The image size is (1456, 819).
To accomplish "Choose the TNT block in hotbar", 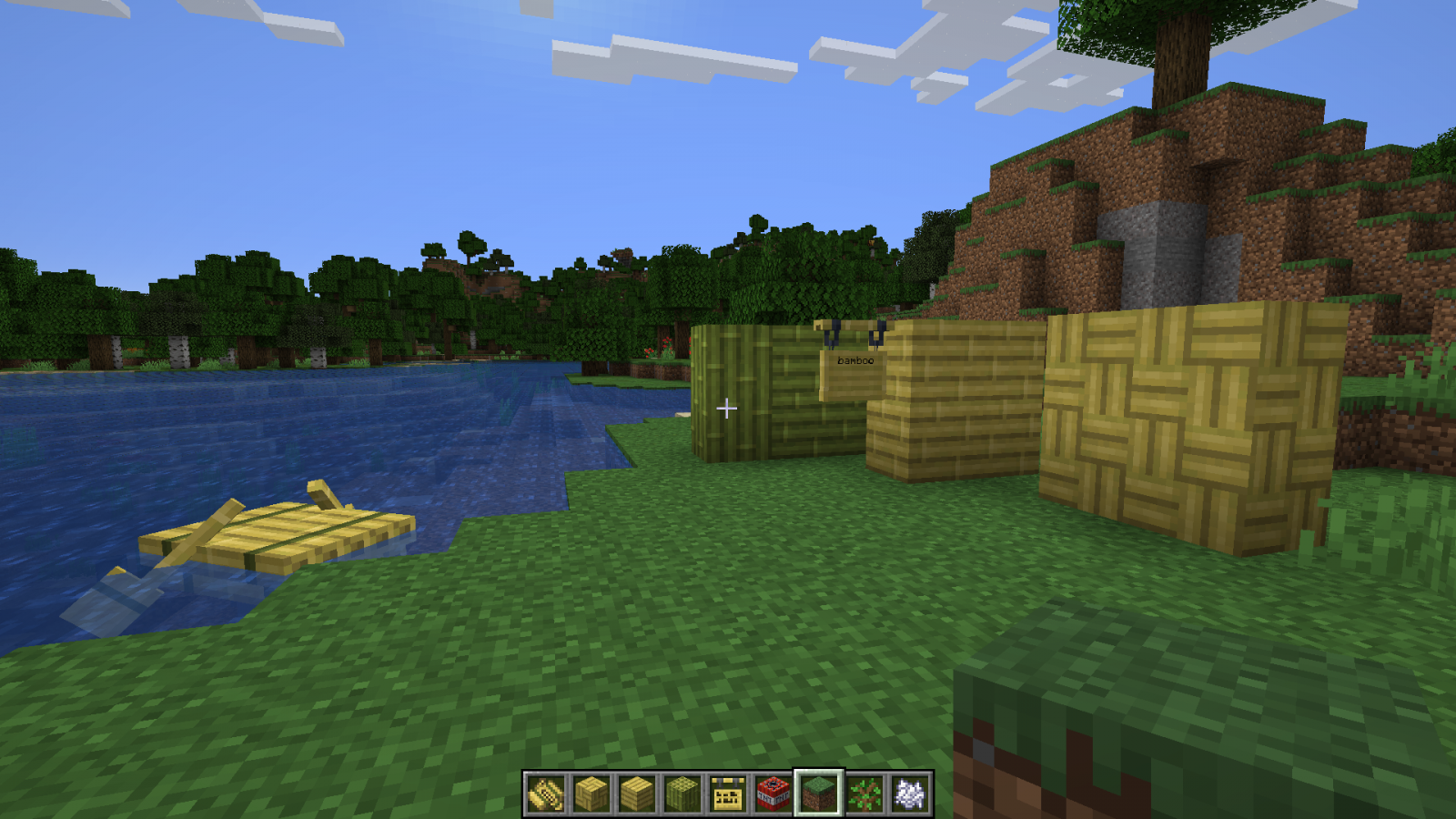I will pos(773,794).
